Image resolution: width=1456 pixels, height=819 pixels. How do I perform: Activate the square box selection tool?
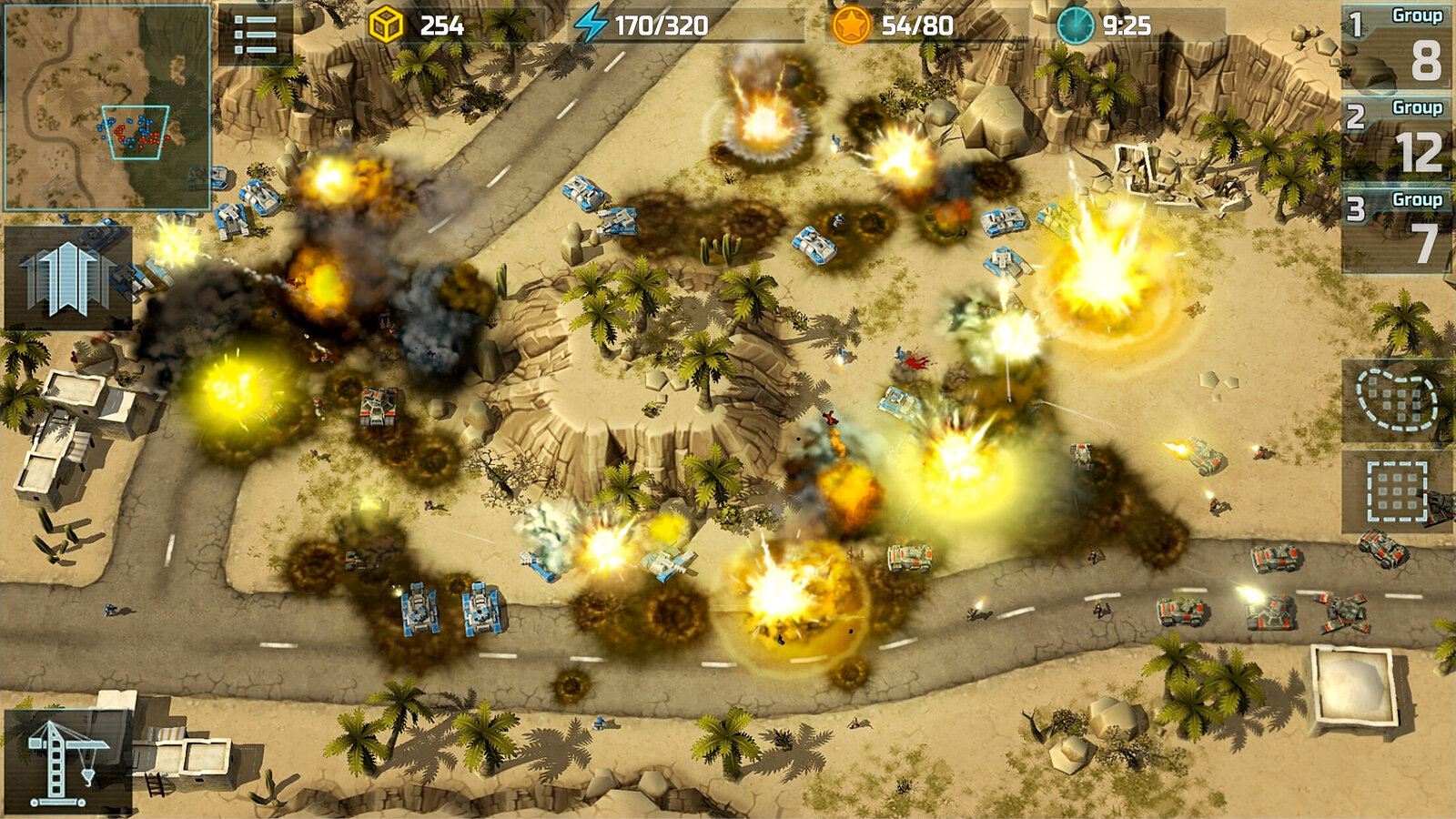point(1396,491)
